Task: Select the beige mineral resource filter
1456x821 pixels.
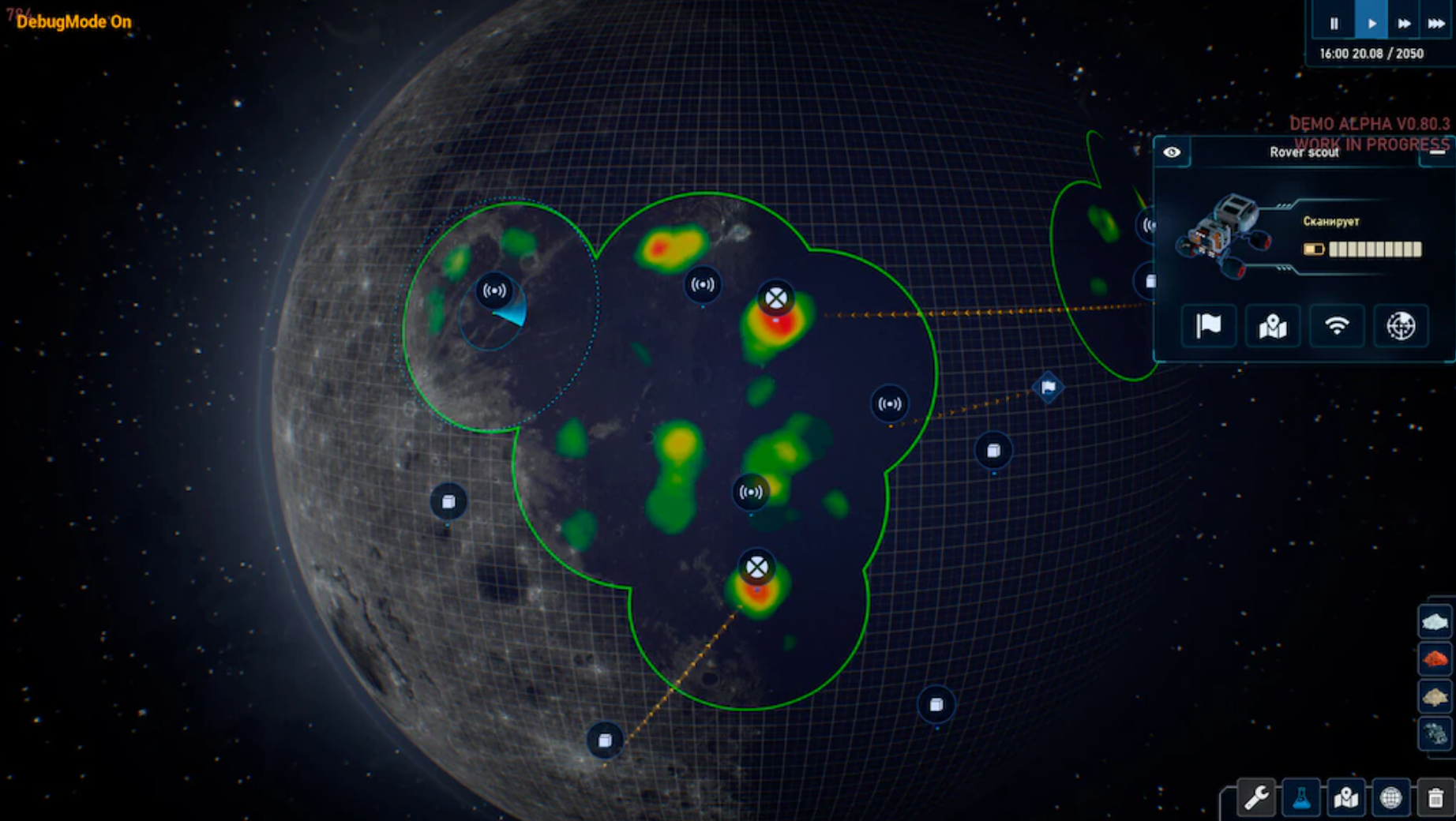Action: 1435,696
